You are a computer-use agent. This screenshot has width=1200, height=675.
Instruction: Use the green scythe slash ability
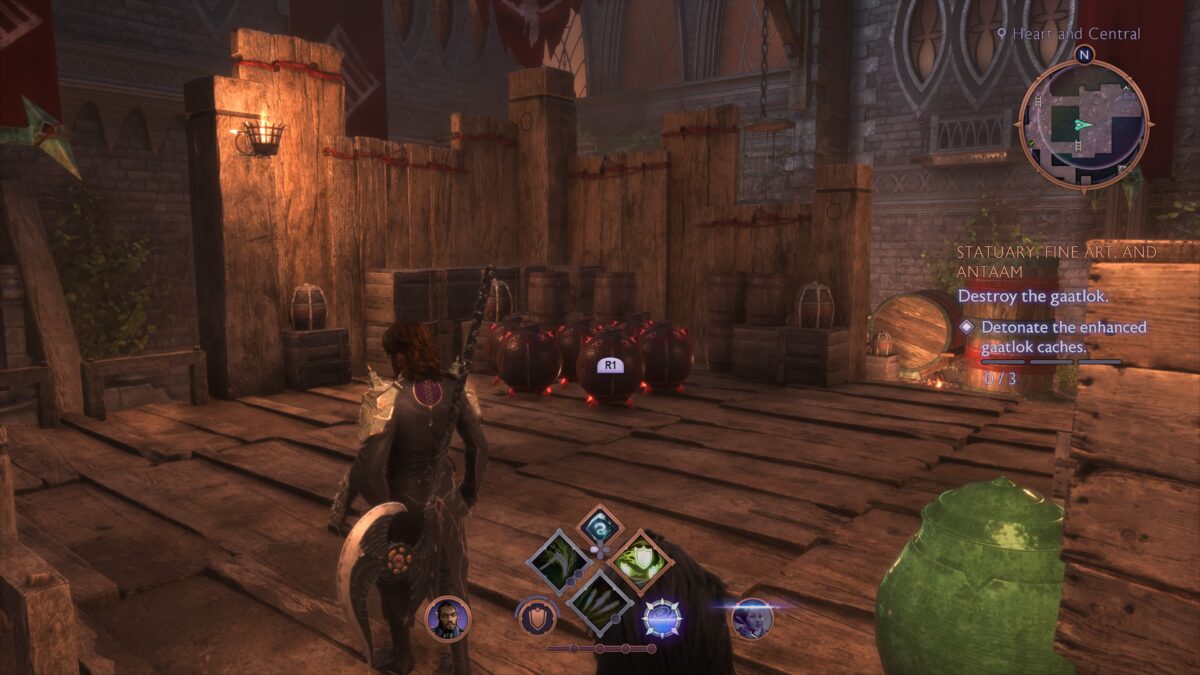[558, 562]
